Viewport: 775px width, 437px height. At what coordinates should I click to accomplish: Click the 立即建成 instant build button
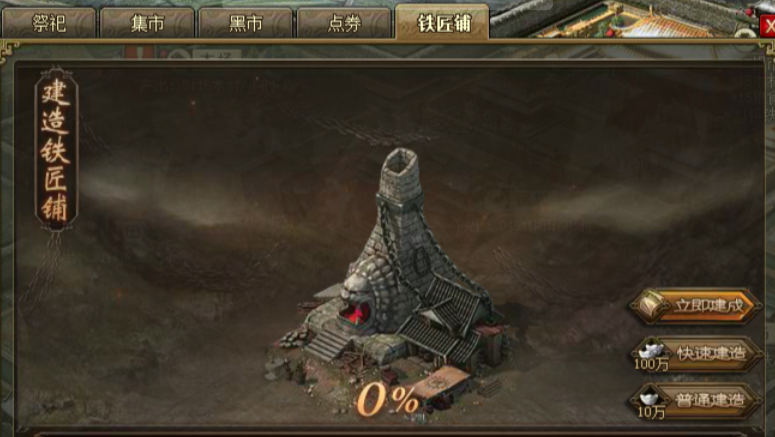696,306
